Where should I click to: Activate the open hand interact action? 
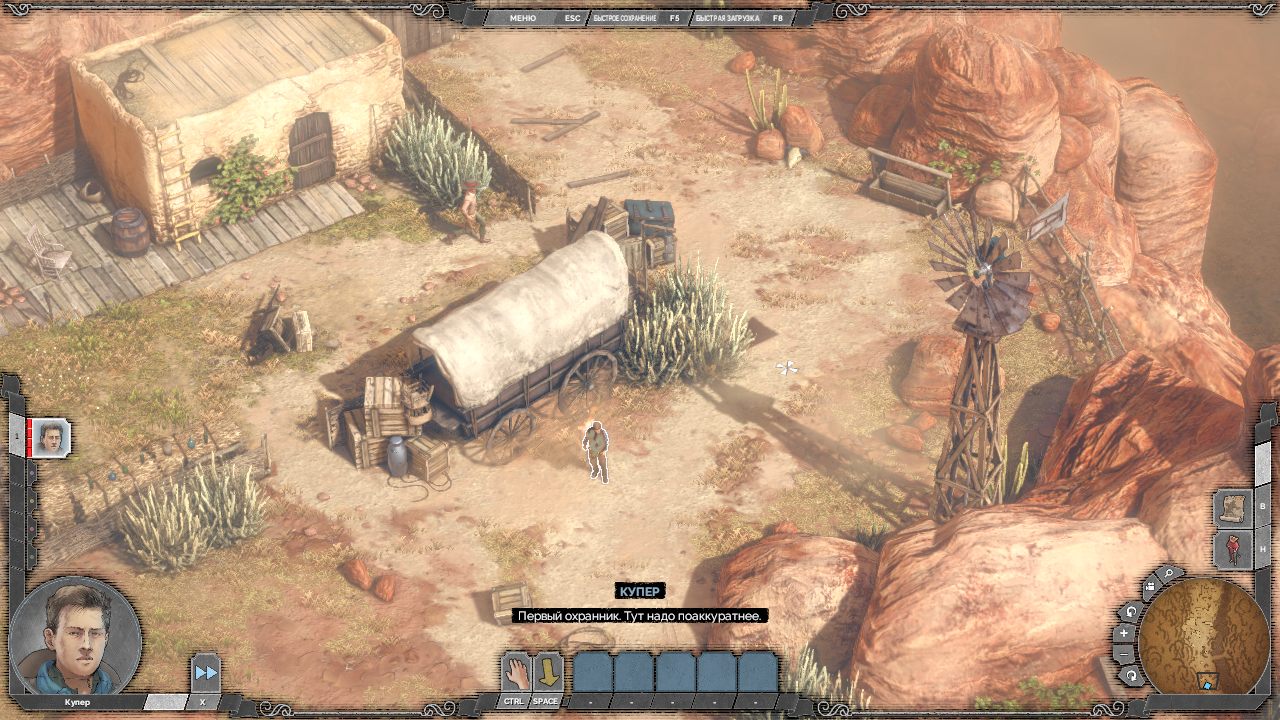(515, 671)
